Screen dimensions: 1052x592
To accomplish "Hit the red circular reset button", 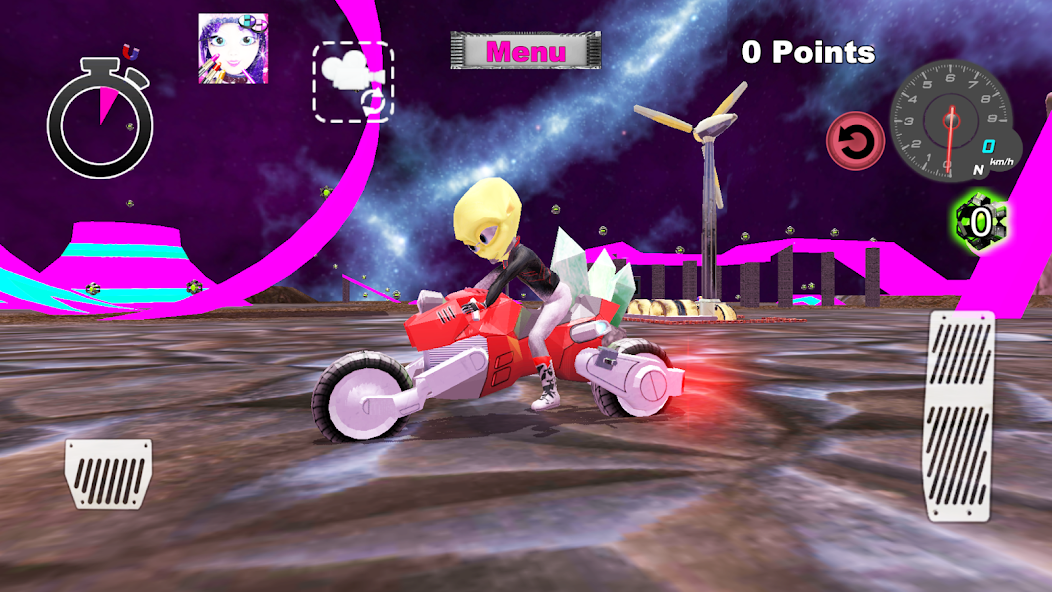I will 855,141.
